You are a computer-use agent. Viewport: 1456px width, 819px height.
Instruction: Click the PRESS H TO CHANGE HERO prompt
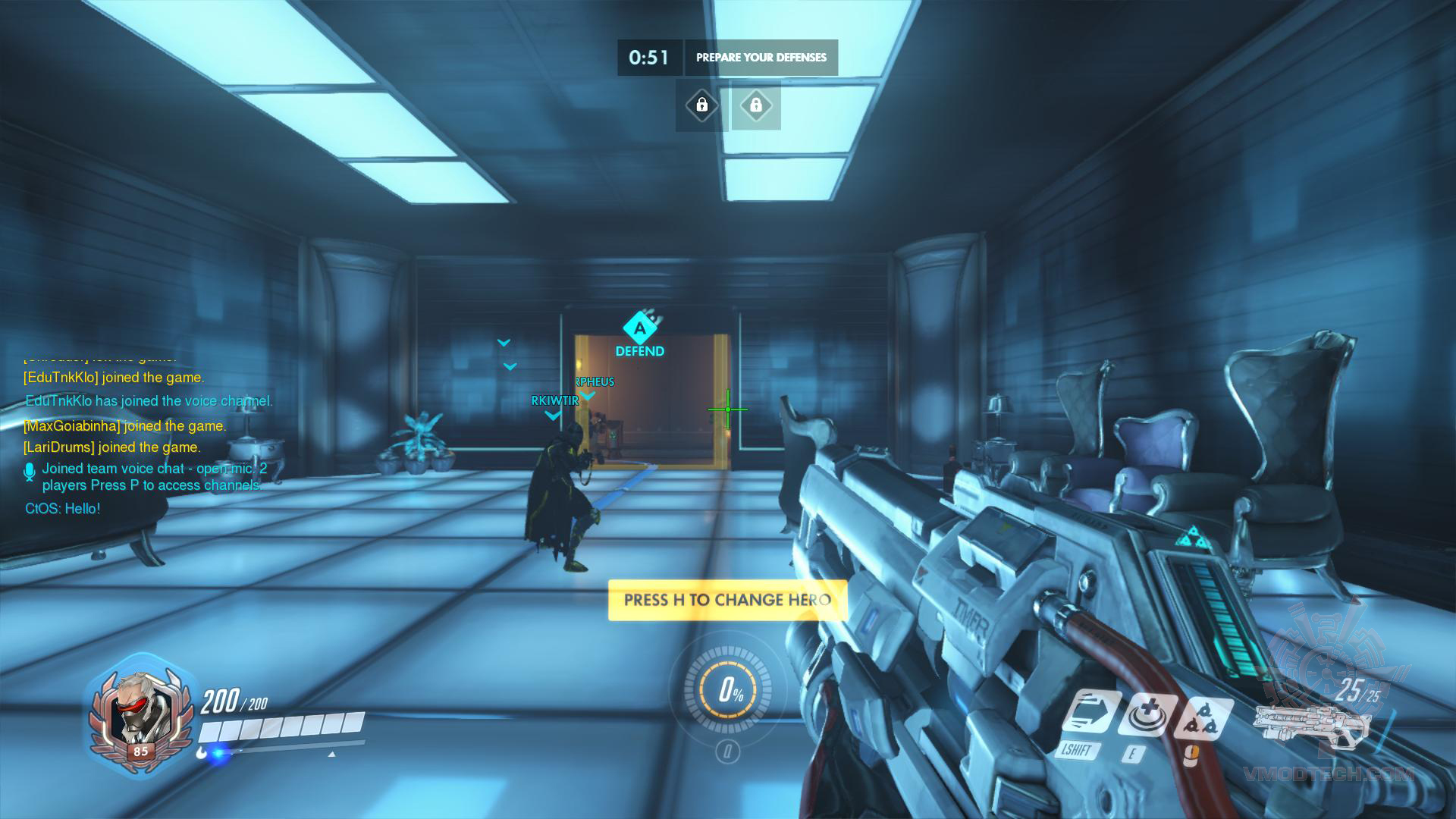727,598
